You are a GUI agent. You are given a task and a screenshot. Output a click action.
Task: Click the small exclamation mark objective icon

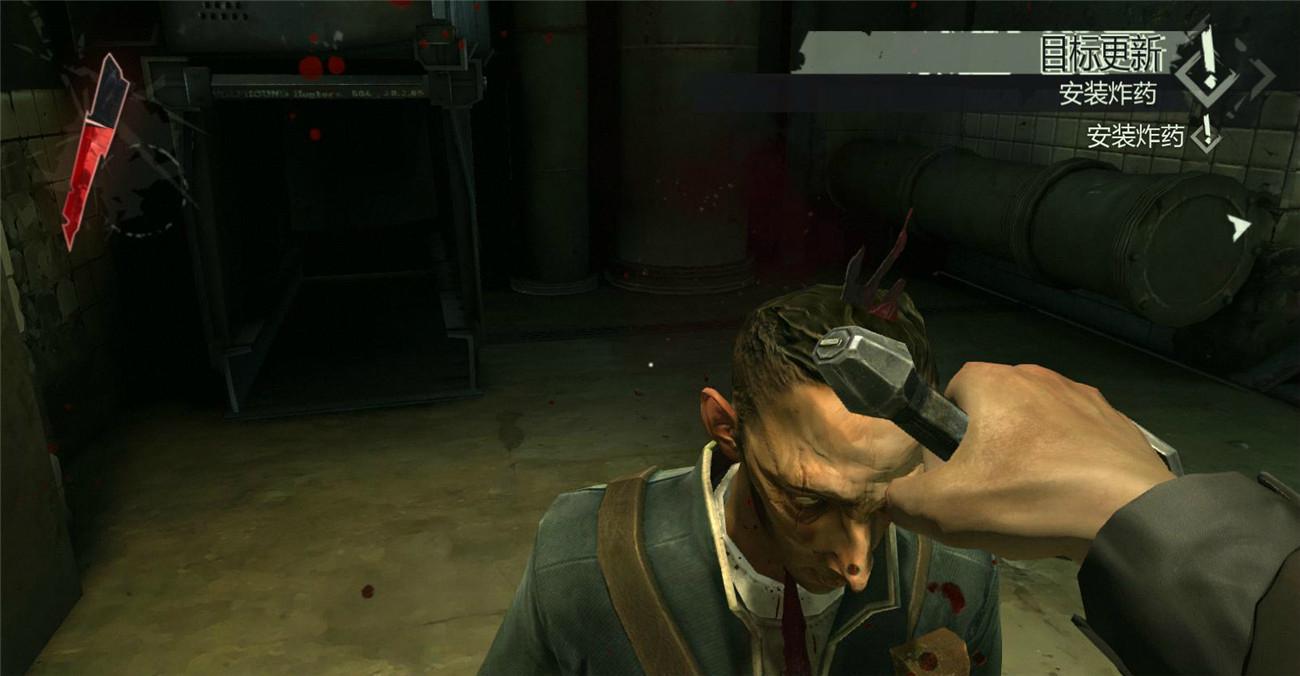pos(1207,133)
